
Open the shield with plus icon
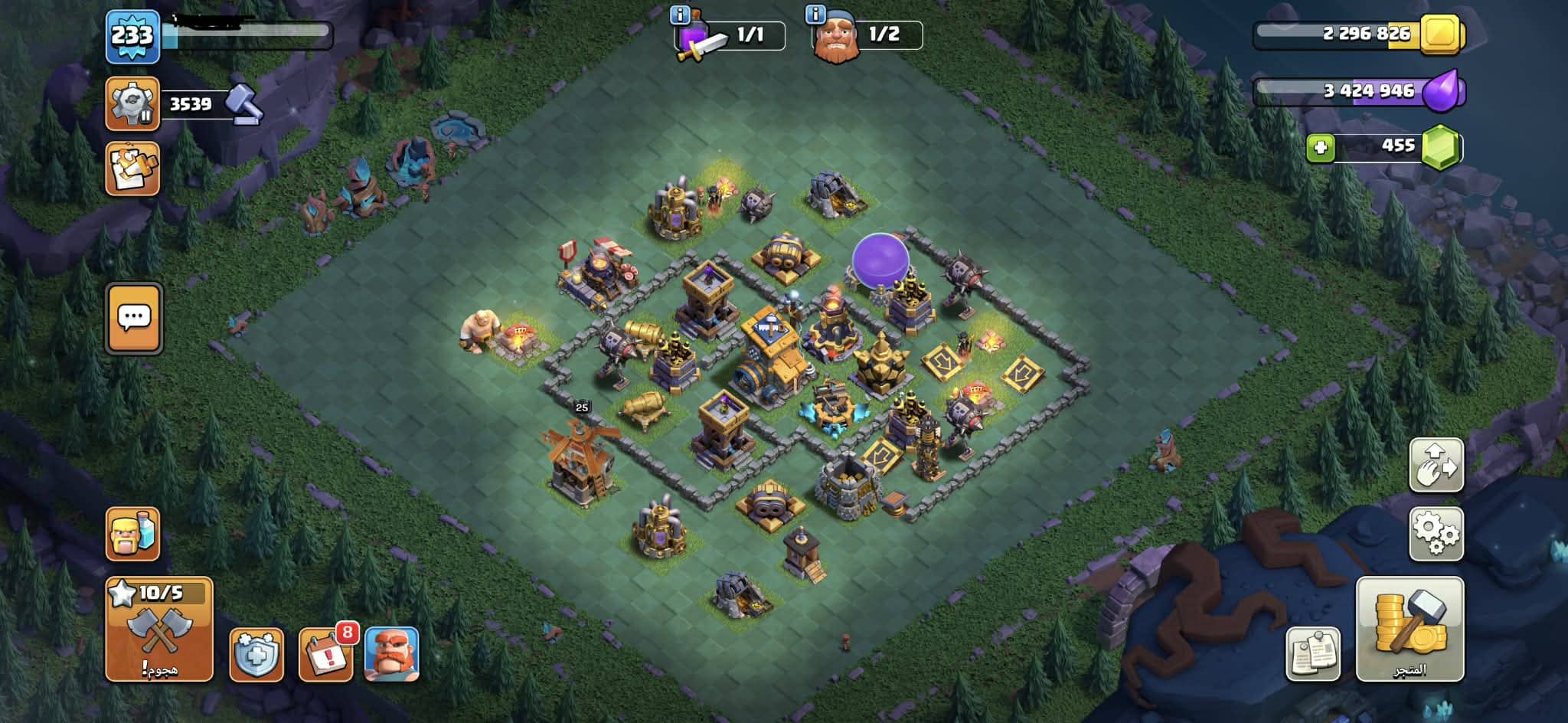point(256,655)
